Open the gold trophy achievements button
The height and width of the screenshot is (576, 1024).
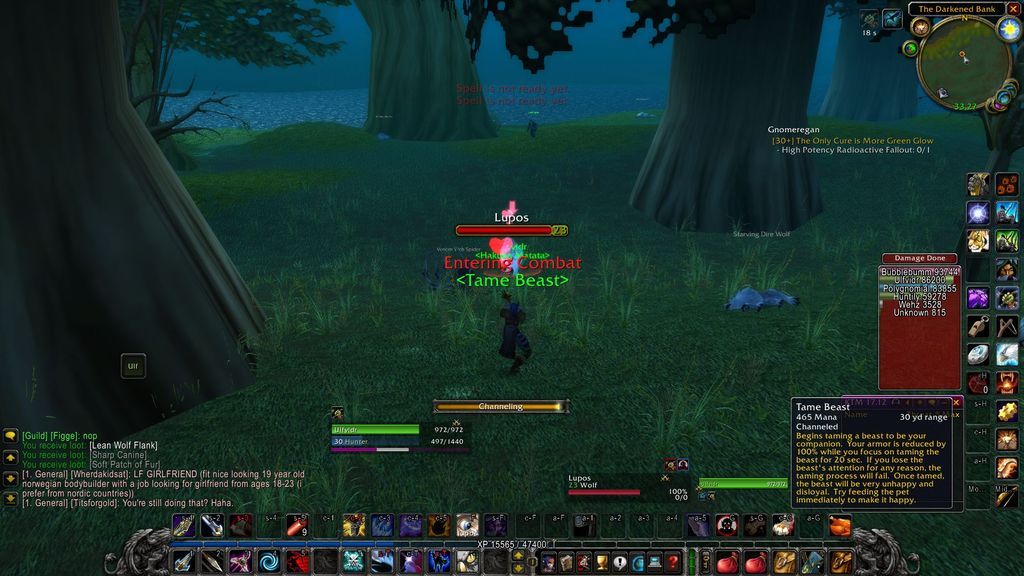coord(601,562)
